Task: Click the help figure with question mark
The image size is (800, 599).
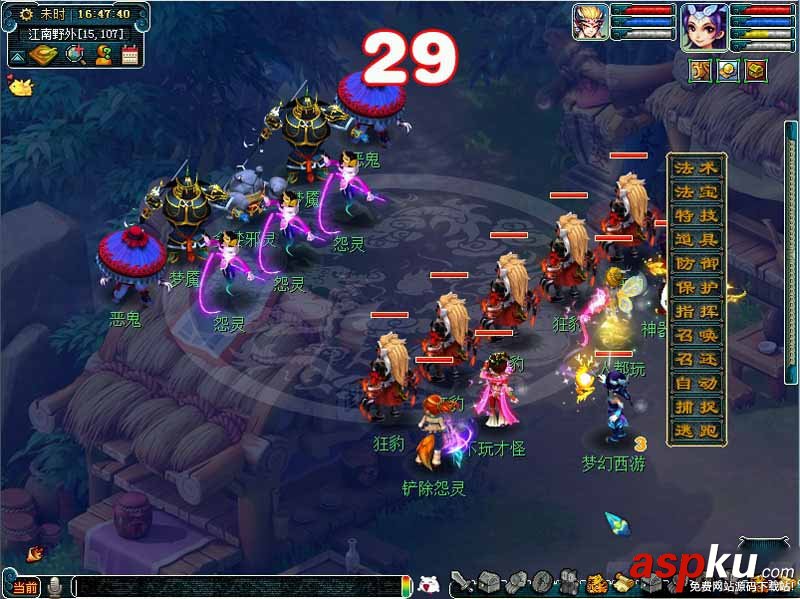Action: [103, 54]
